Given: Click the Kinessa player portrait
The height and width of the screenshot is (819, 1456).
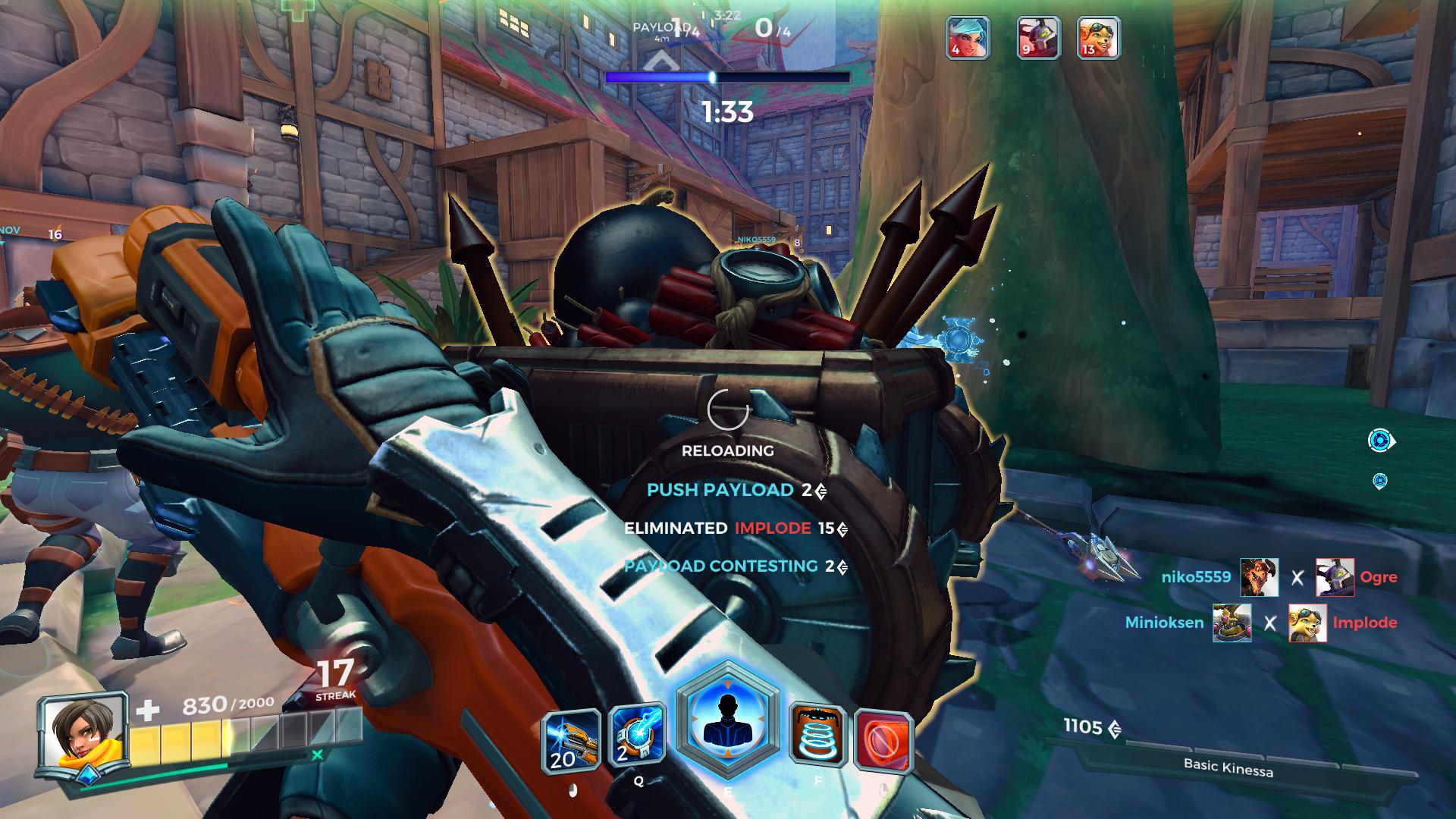Looking at the screenshot, I should click(x=83, y=734).
